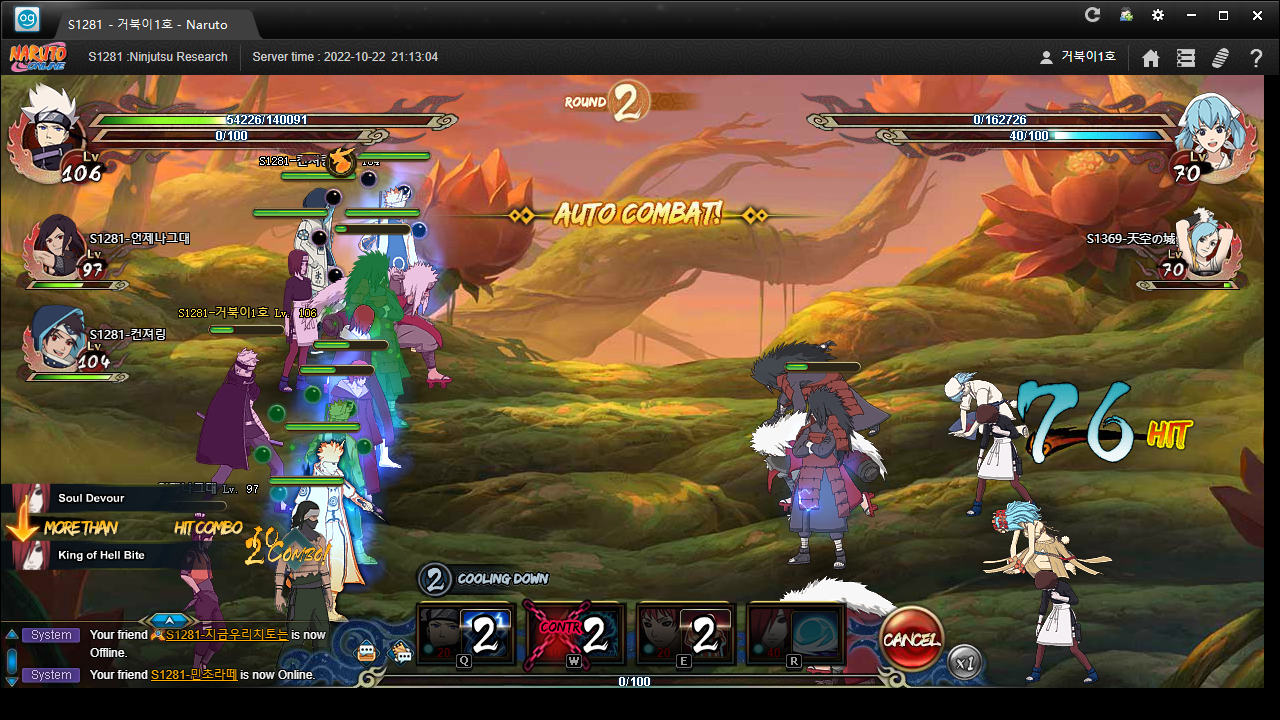Cancel auto combat with the red button
The image size is (1280, 720).
911,639
